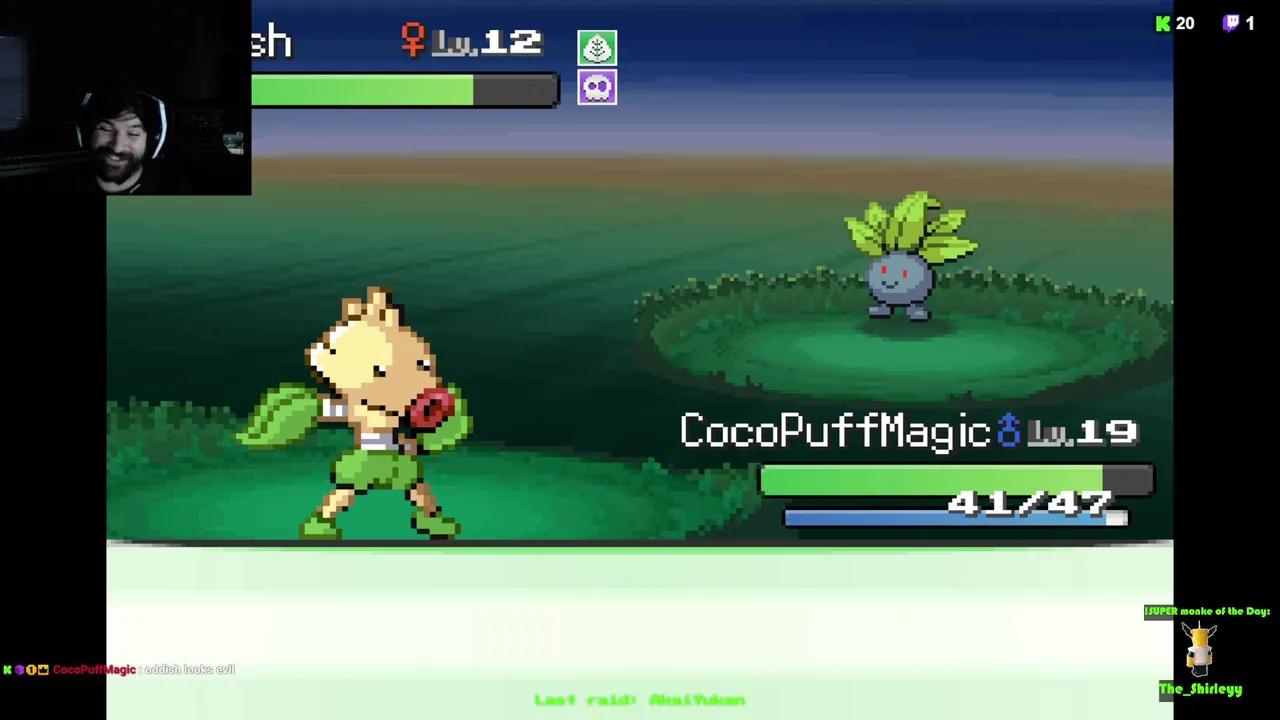Click the female gender symbol by Oddish's level

(412, 40)
